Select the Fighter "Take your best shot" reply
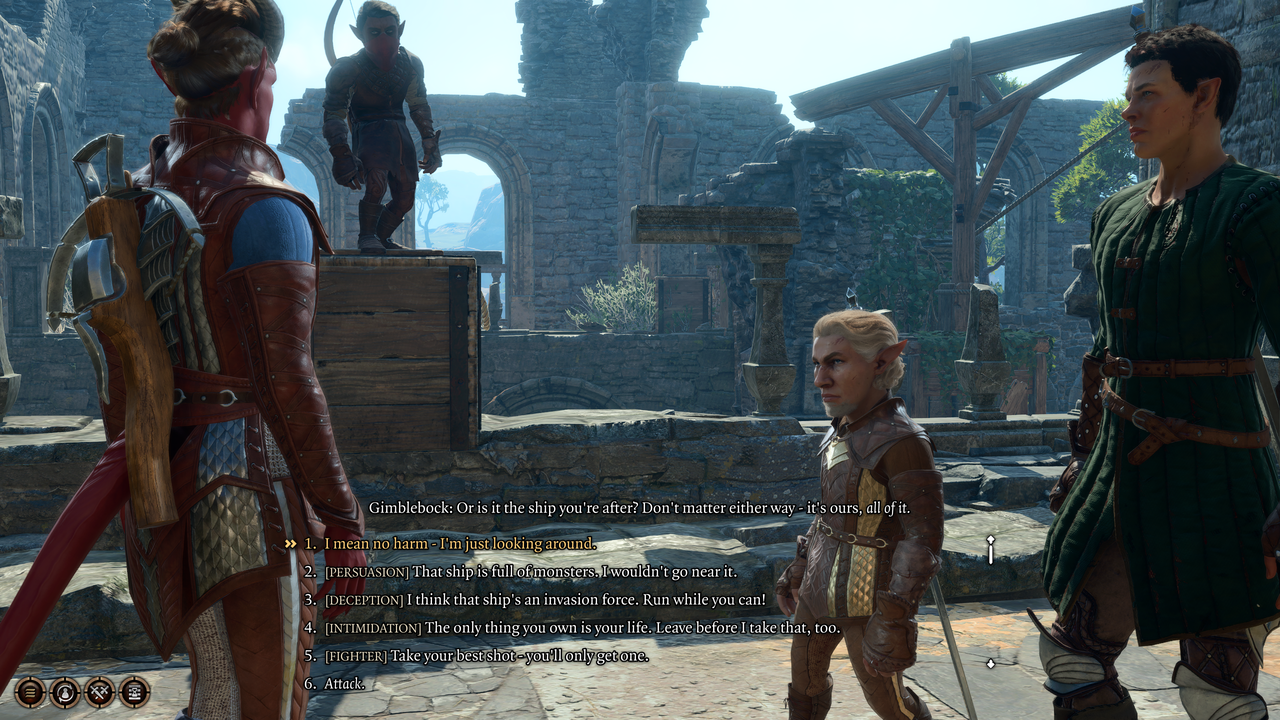Screen dimensions: 1280x720 click(486, 656)
